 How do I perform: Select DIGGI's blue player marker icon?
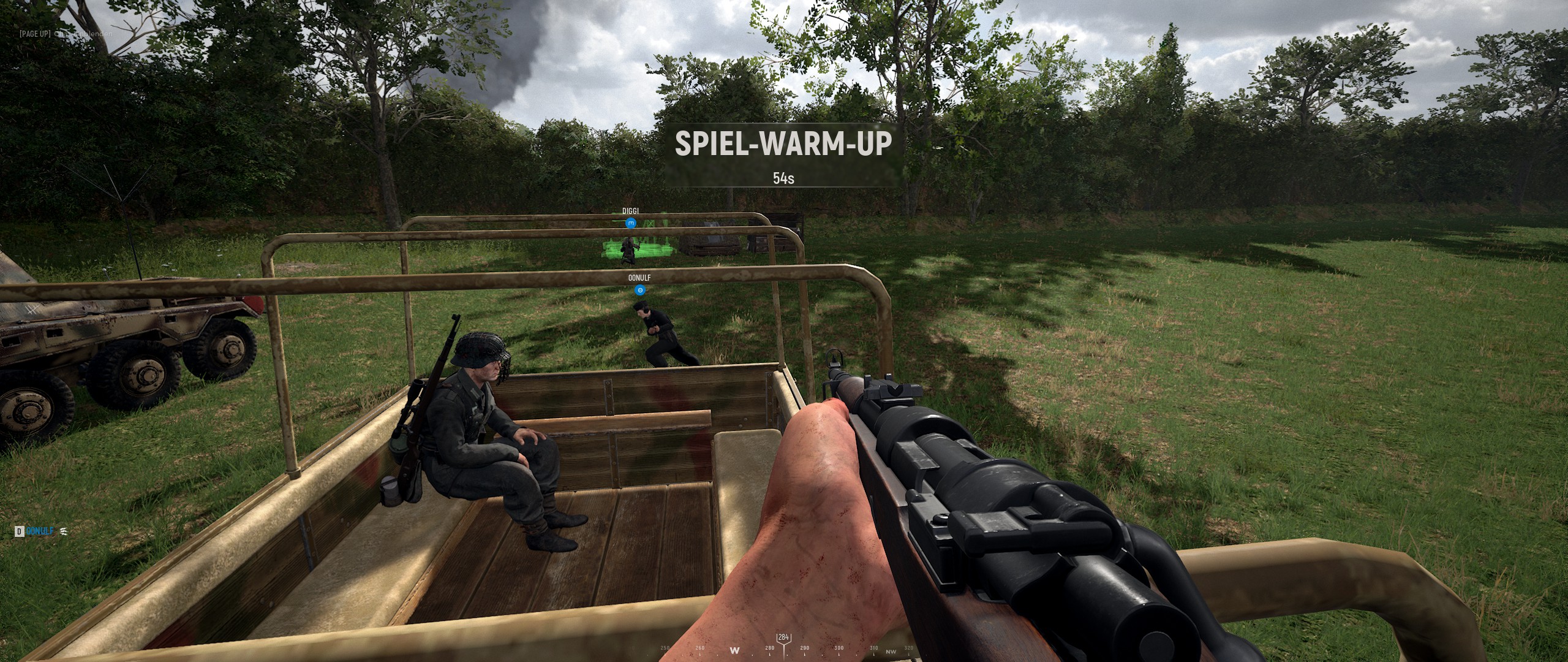631,223
